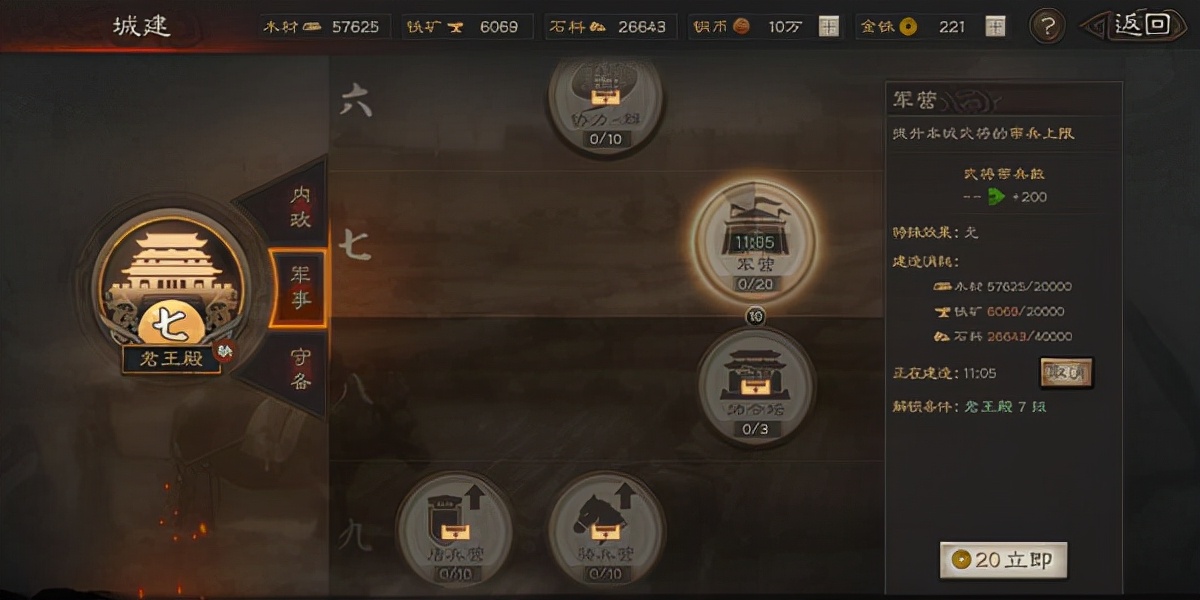Switch to the 内政 internal affairs tab
This screenshot has width=1200, height=600.
coord(299,206)
